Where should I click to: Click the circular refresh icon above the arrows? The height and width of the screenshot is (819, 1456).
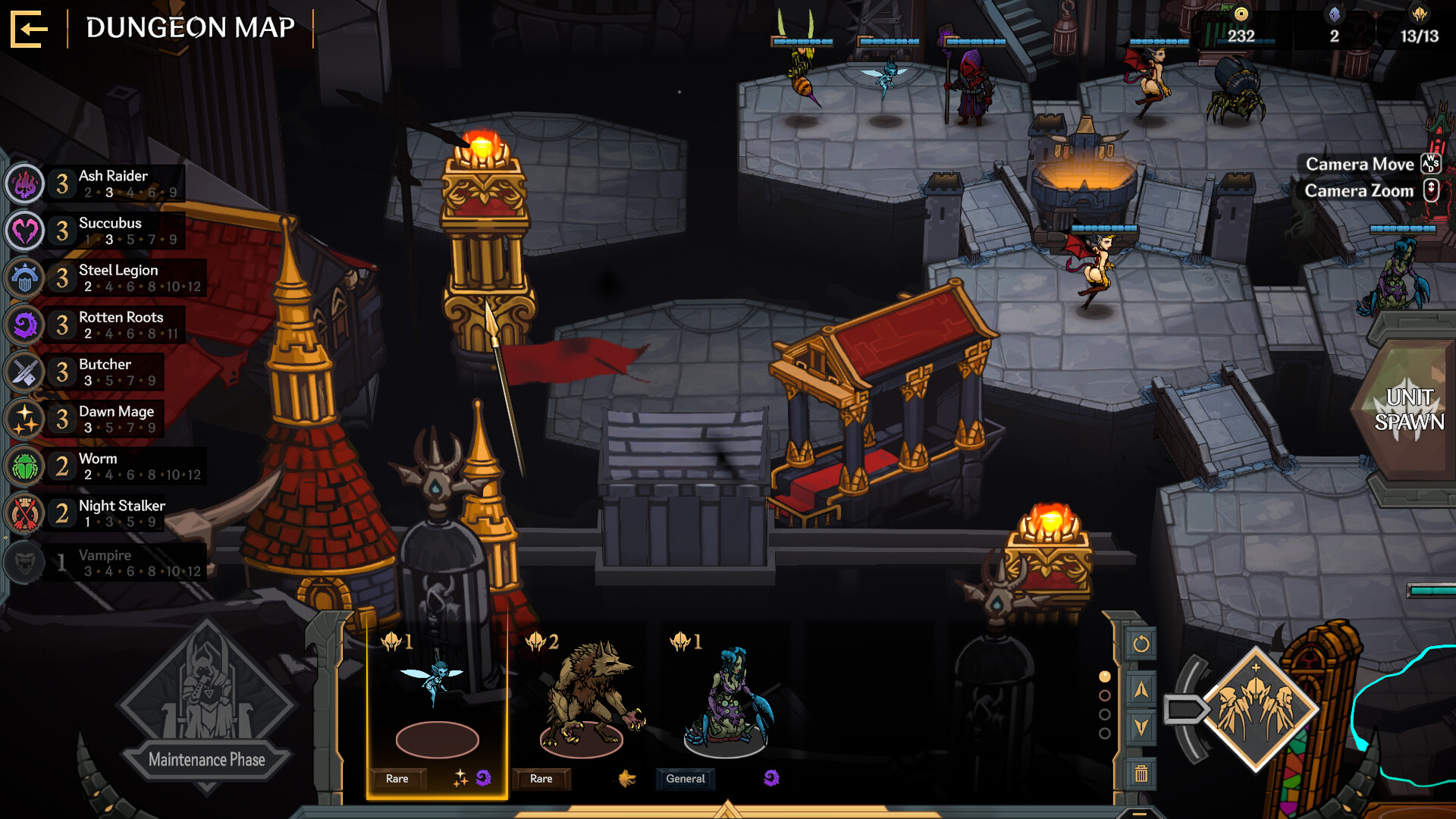[x=1141, y=645]
